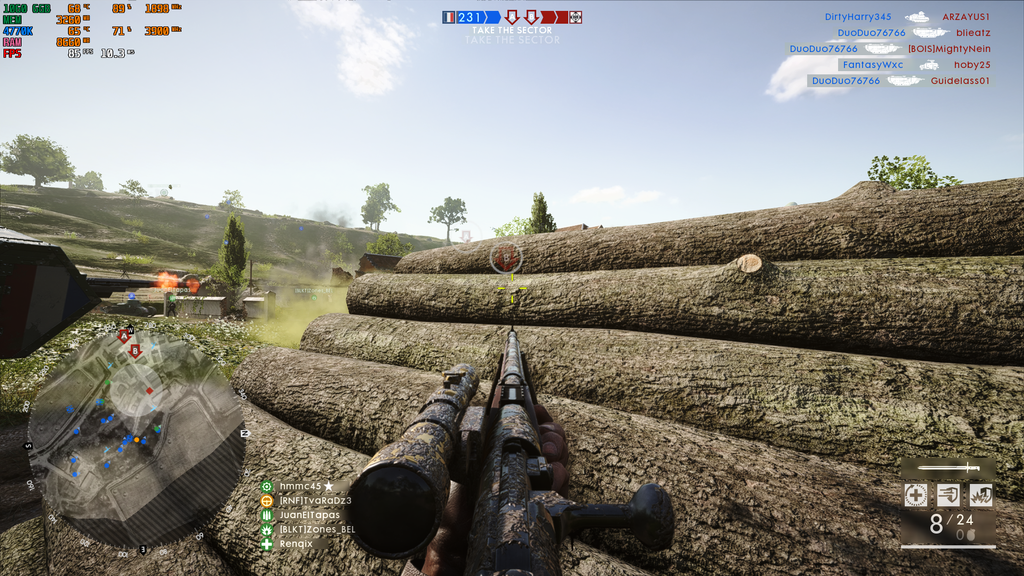The height and width of the screenshot is (576, 1024).
Task: Activate the health regeneration cross perk icon
Action: pyautogui.click(x=915, y=494)
